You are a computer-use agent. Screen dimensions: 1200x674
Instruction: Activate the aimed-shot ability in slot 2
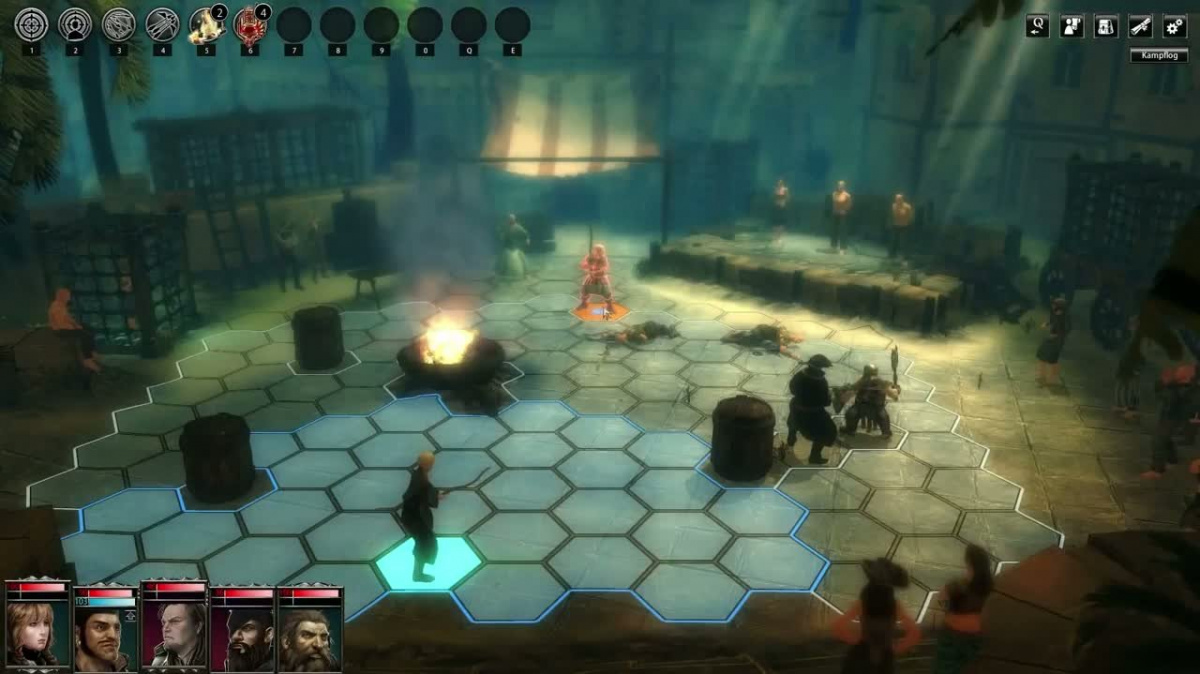[x=75, y=25]
